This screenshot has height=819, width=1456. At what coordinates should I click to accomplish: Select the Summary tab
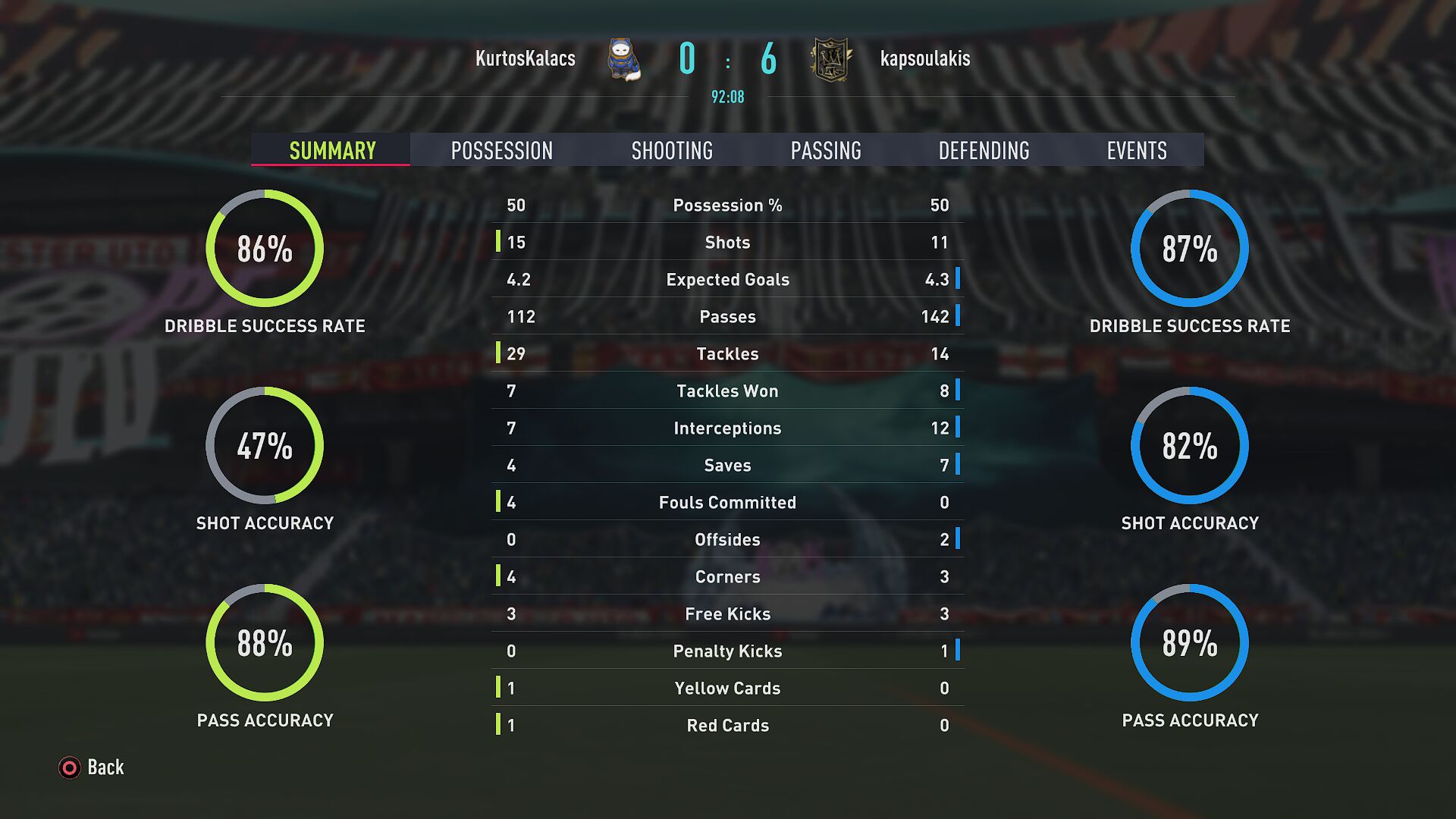point(332,150)
